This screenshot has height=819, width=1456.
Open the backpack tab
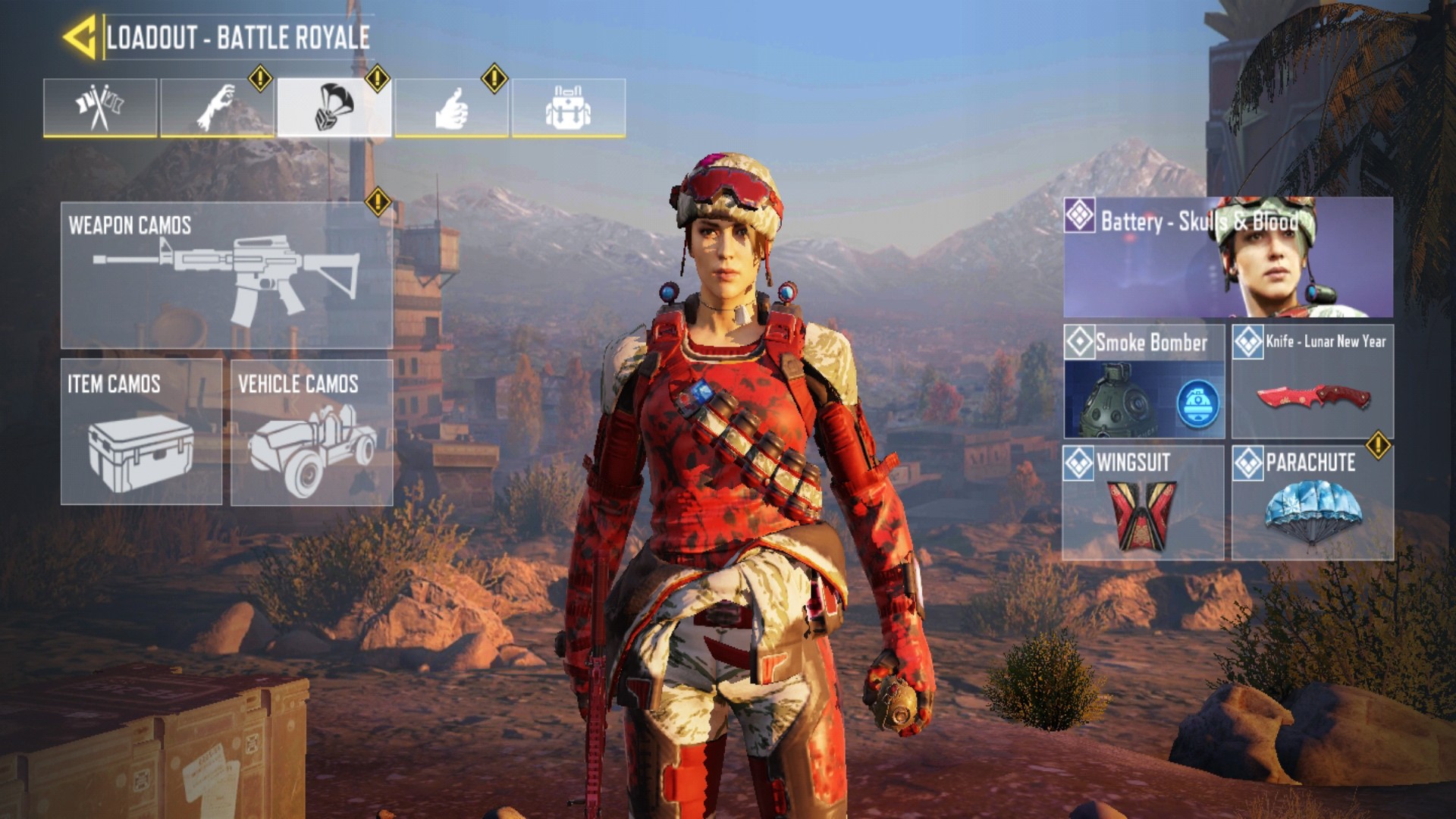[x=569, y=108]
